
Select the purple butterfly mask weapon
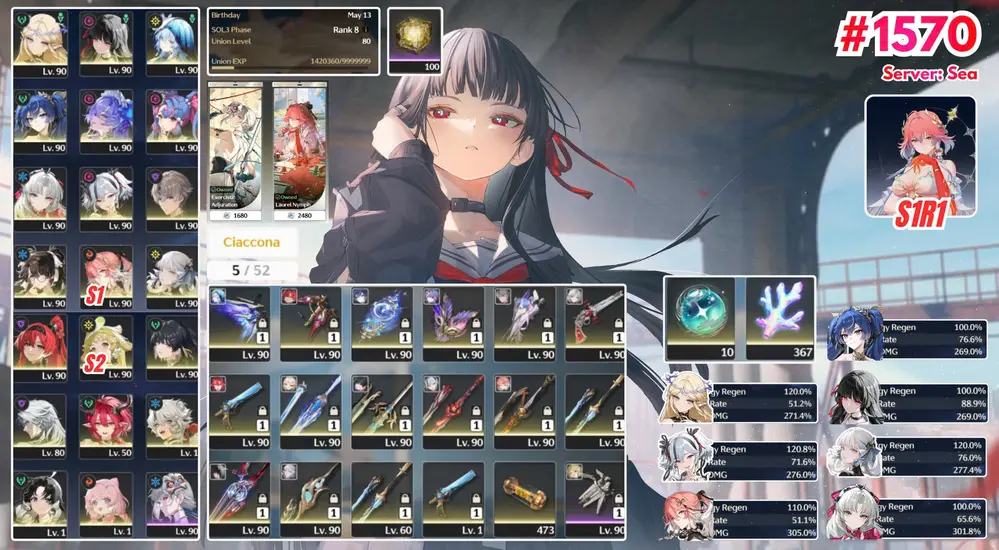(x=452, y=323)
